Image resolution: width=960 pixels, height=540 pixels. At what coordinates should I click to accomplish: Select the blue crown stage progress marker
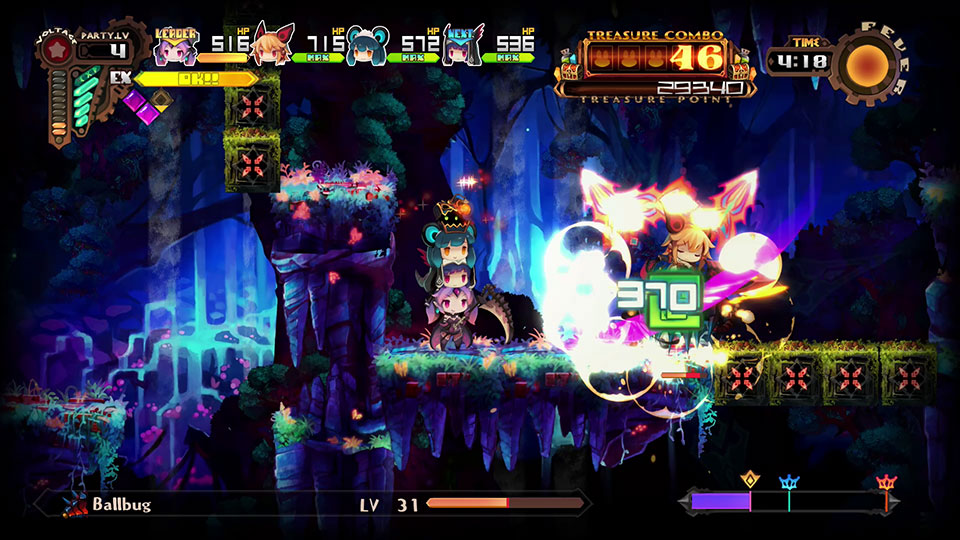pos(789,483)
